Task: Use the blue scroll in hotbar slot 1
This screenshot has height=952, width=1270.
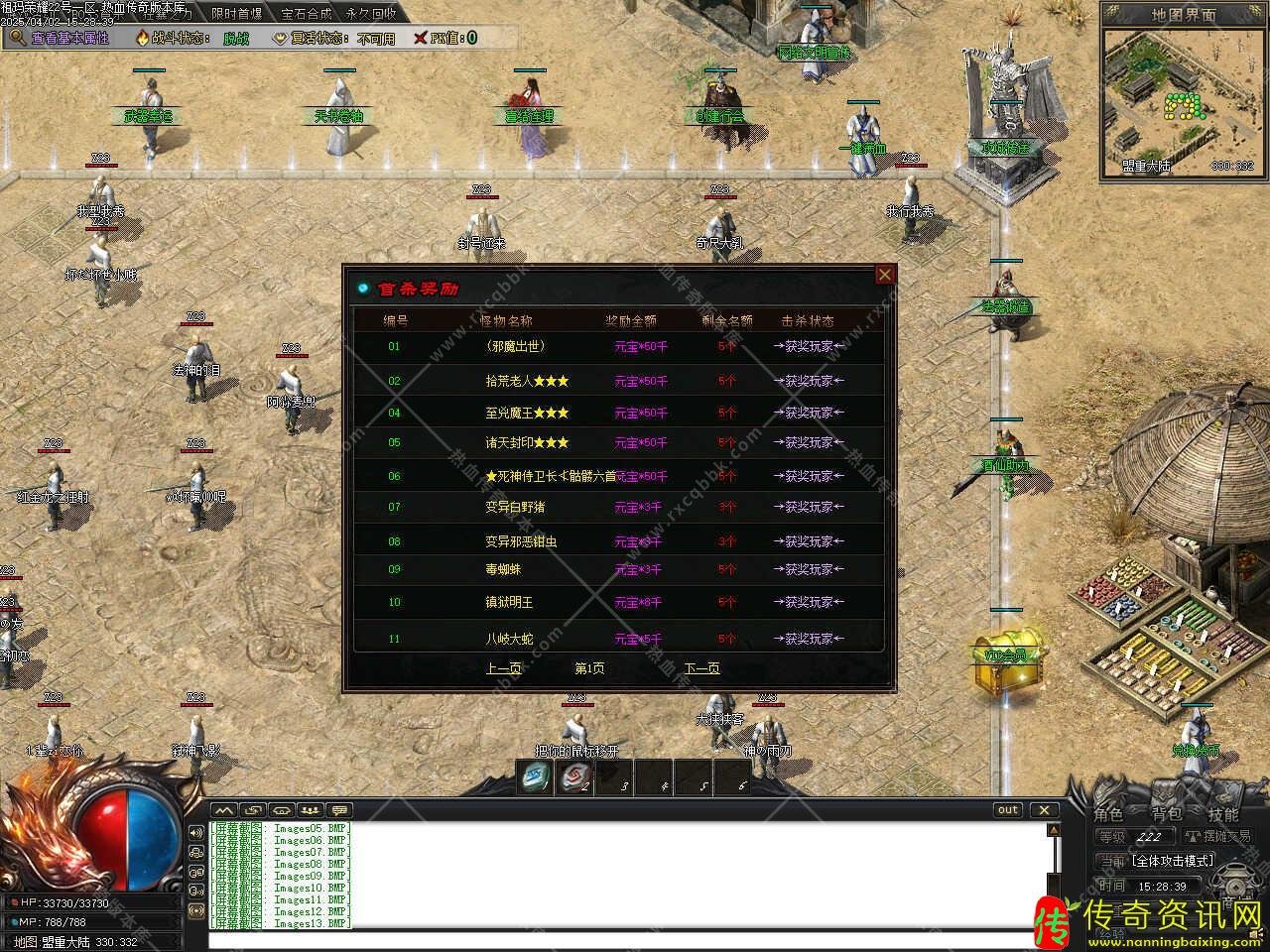Action: click(x=536, y=777)
